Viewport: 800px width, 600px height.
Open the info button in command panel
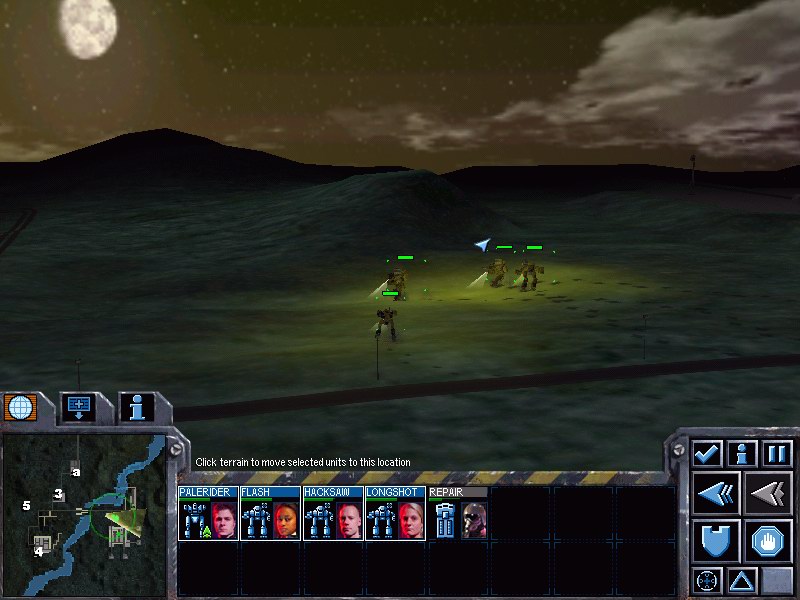click(x=742, y=453)
